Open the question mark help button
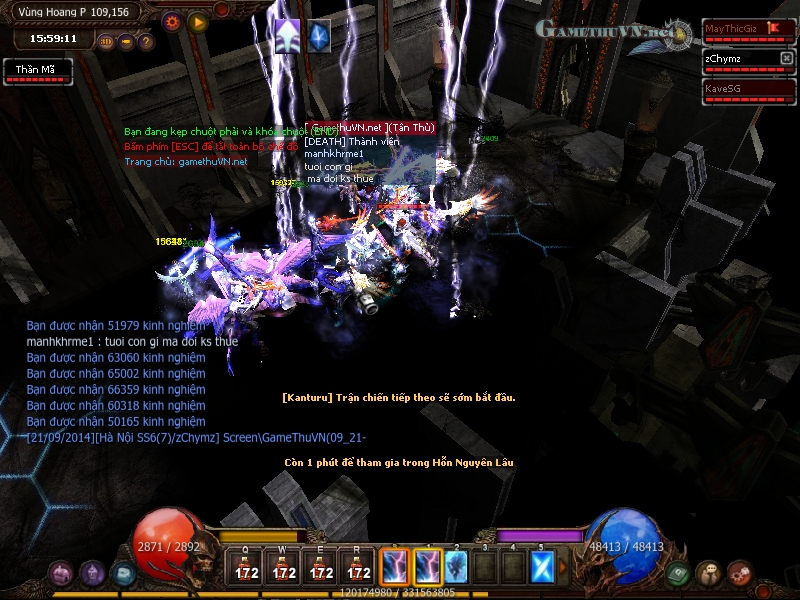The height and width of the screenshot is (600, 800). pyautogui.click(x=145, y=42)
